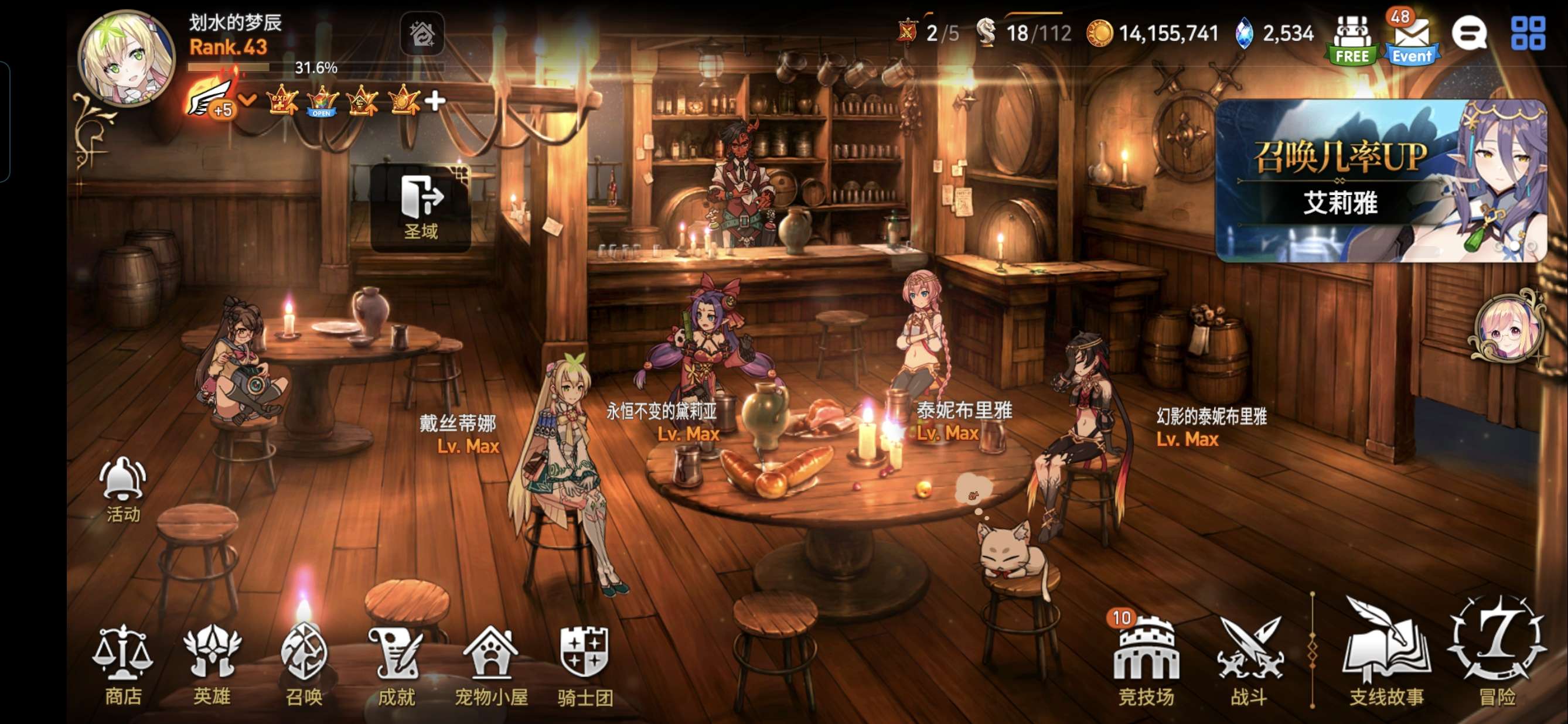This screenshot has height=724, width=1568.
Task: Open the chat bubble icon
Action: tap(1469, 33)
